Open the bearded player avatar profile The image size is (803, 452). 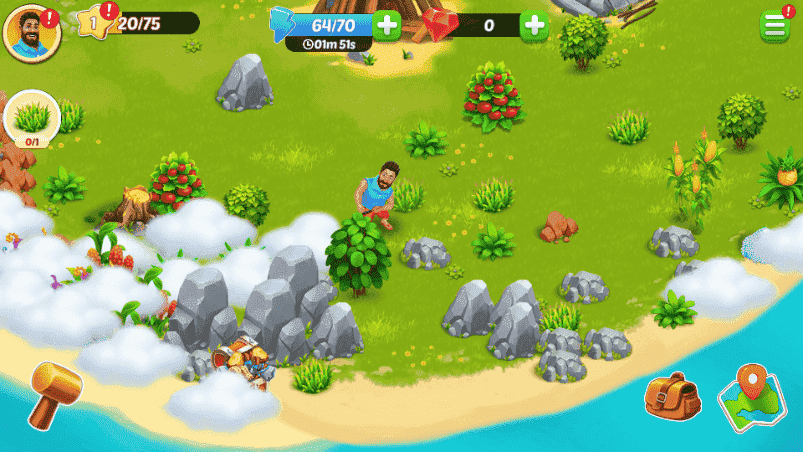click(31, 32)
